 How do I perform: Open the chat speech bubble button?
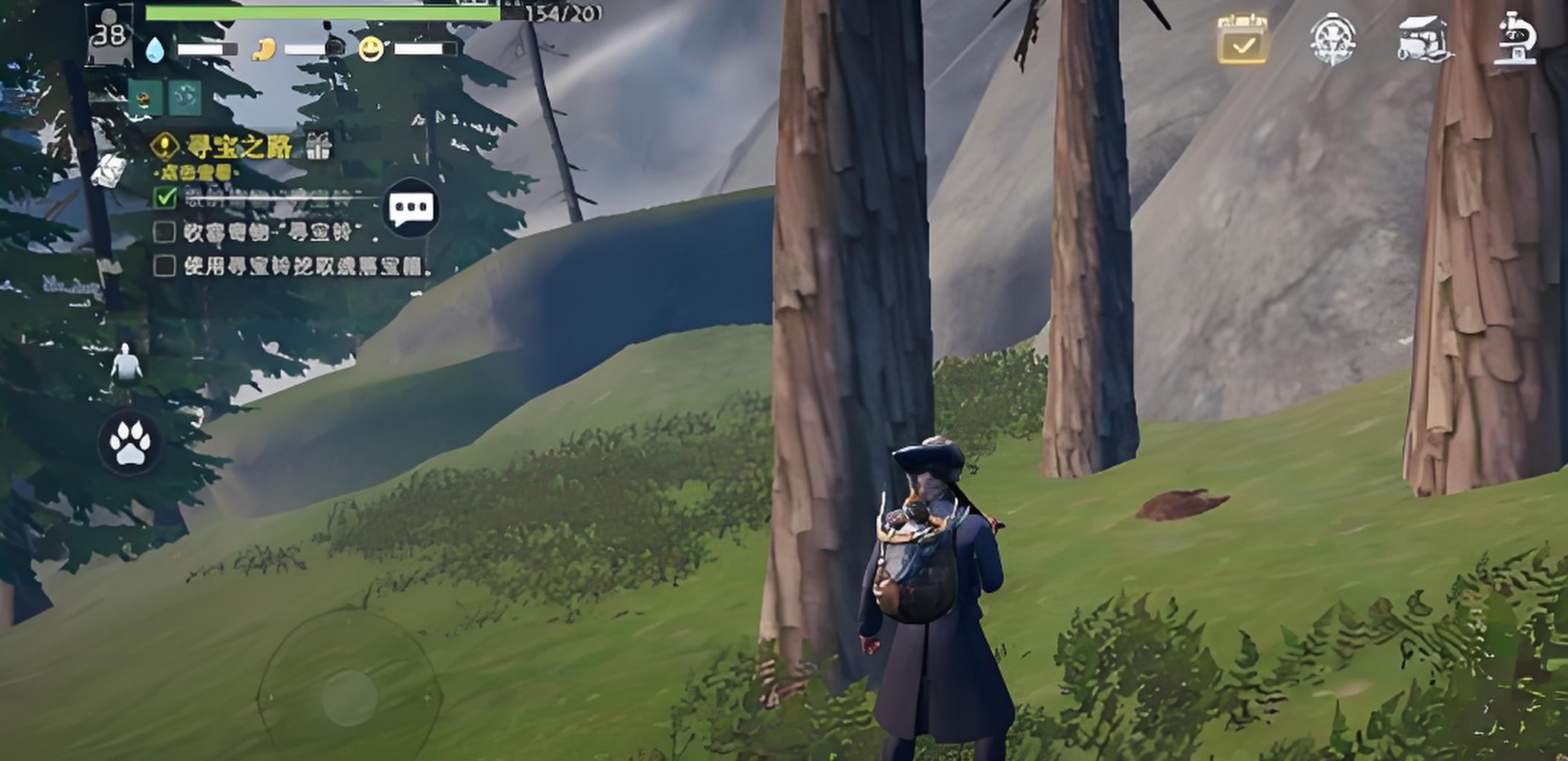coord(411,207)
